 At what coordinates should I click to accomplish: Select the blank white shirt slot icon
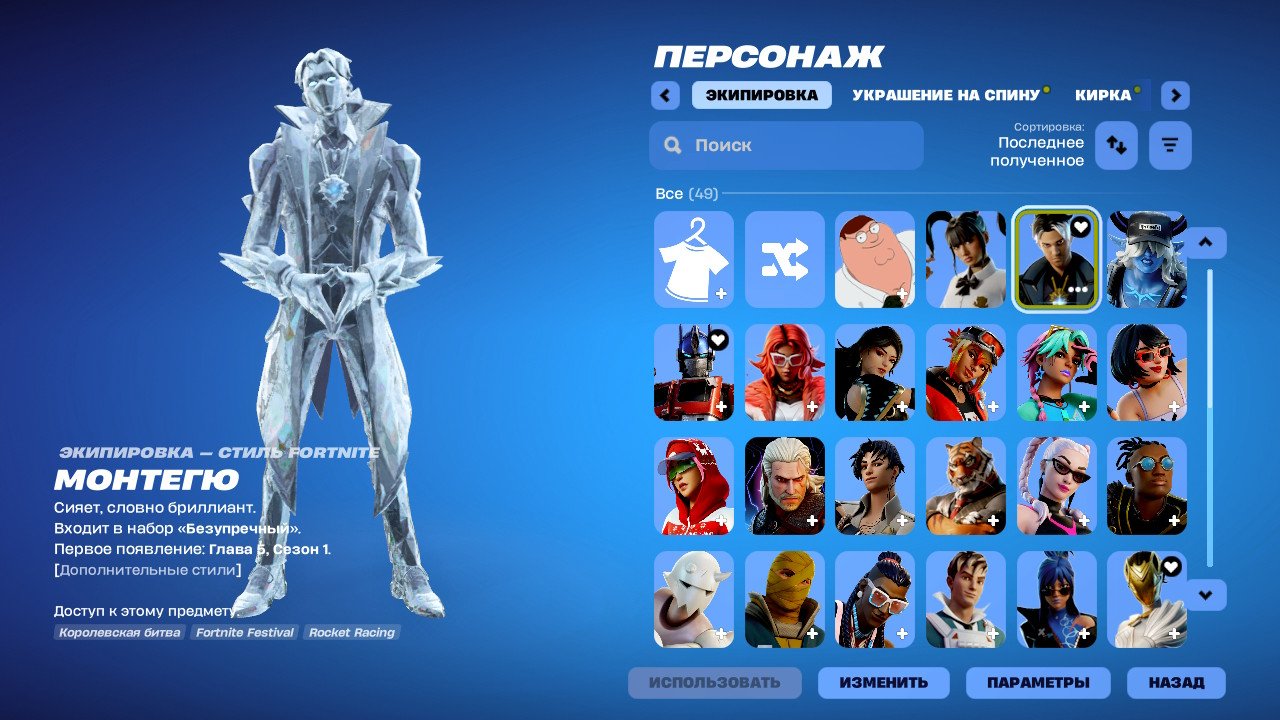click(x=694, y=258)
